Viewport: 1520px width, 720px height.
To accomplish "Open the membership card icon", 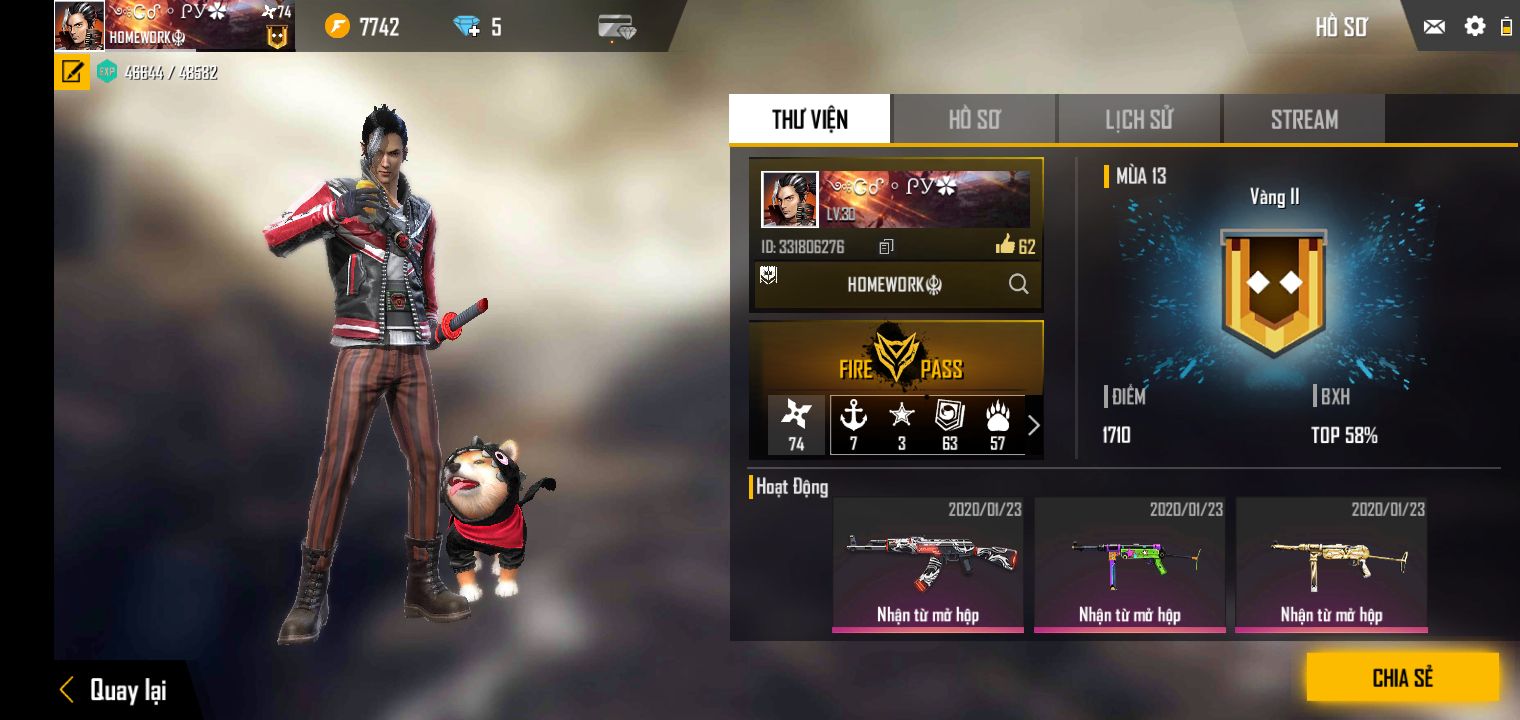I will pyautogui.click(x=616, y=27).
